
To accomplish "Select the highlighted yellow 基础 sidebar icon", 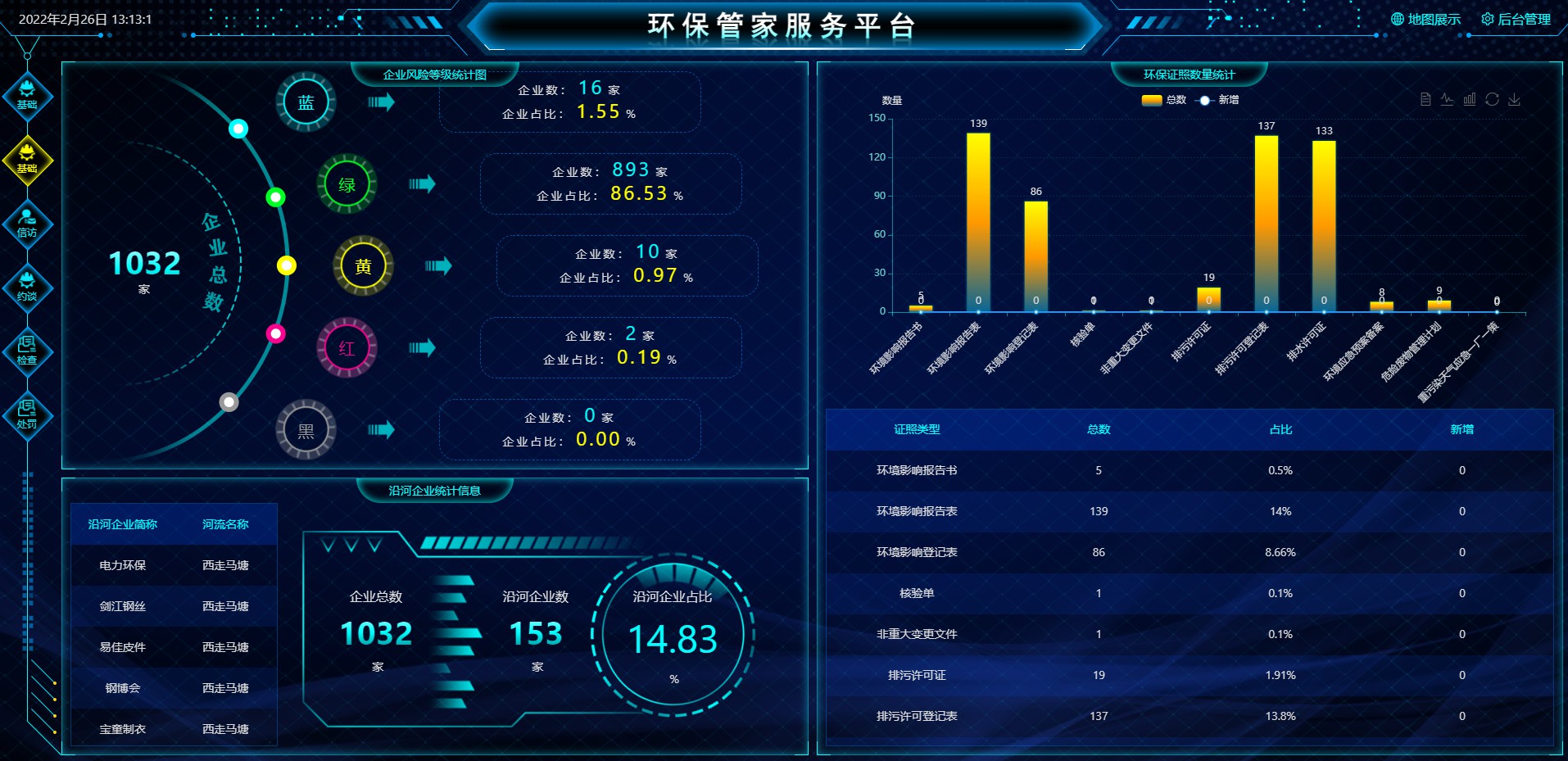I will 27,161.
